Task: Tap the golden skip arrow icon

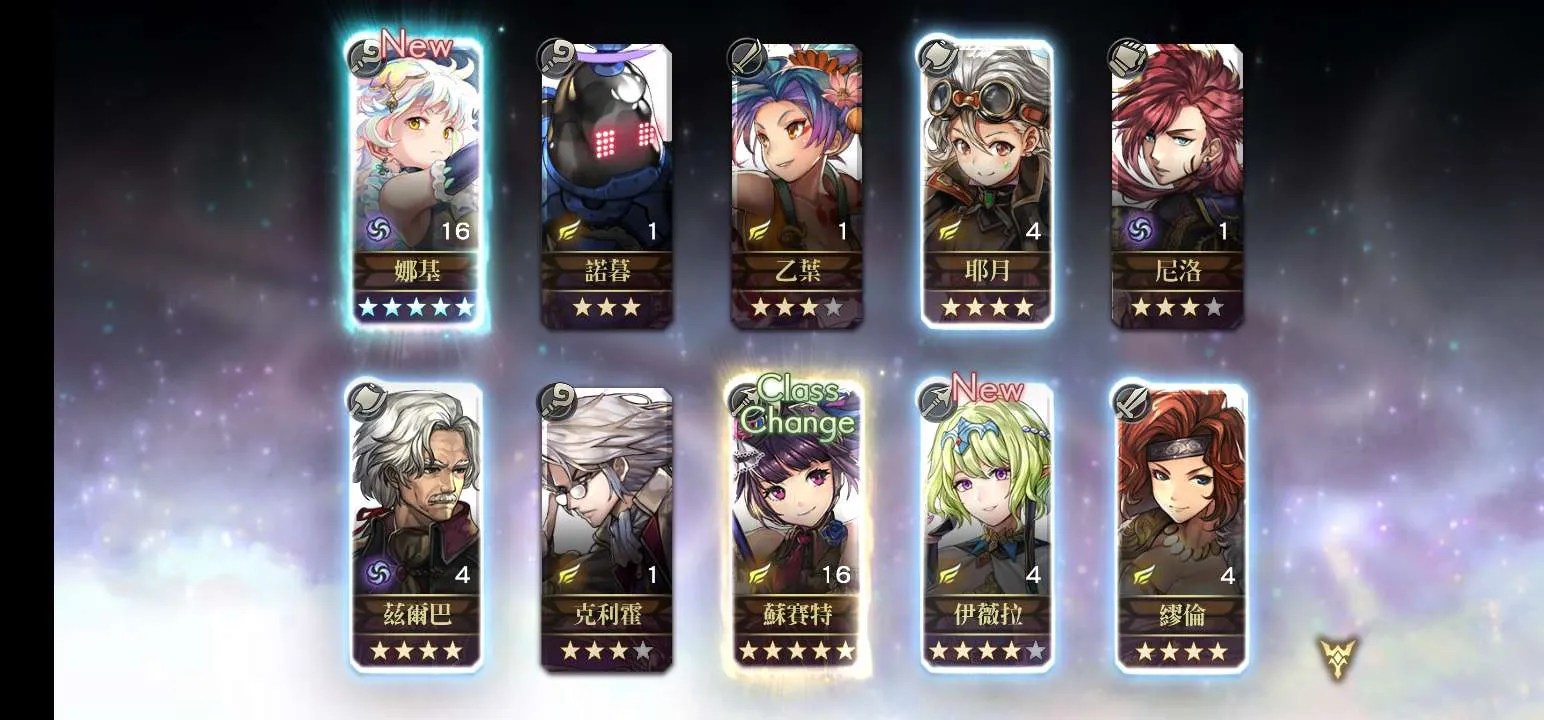Action: coord(1336,657)
